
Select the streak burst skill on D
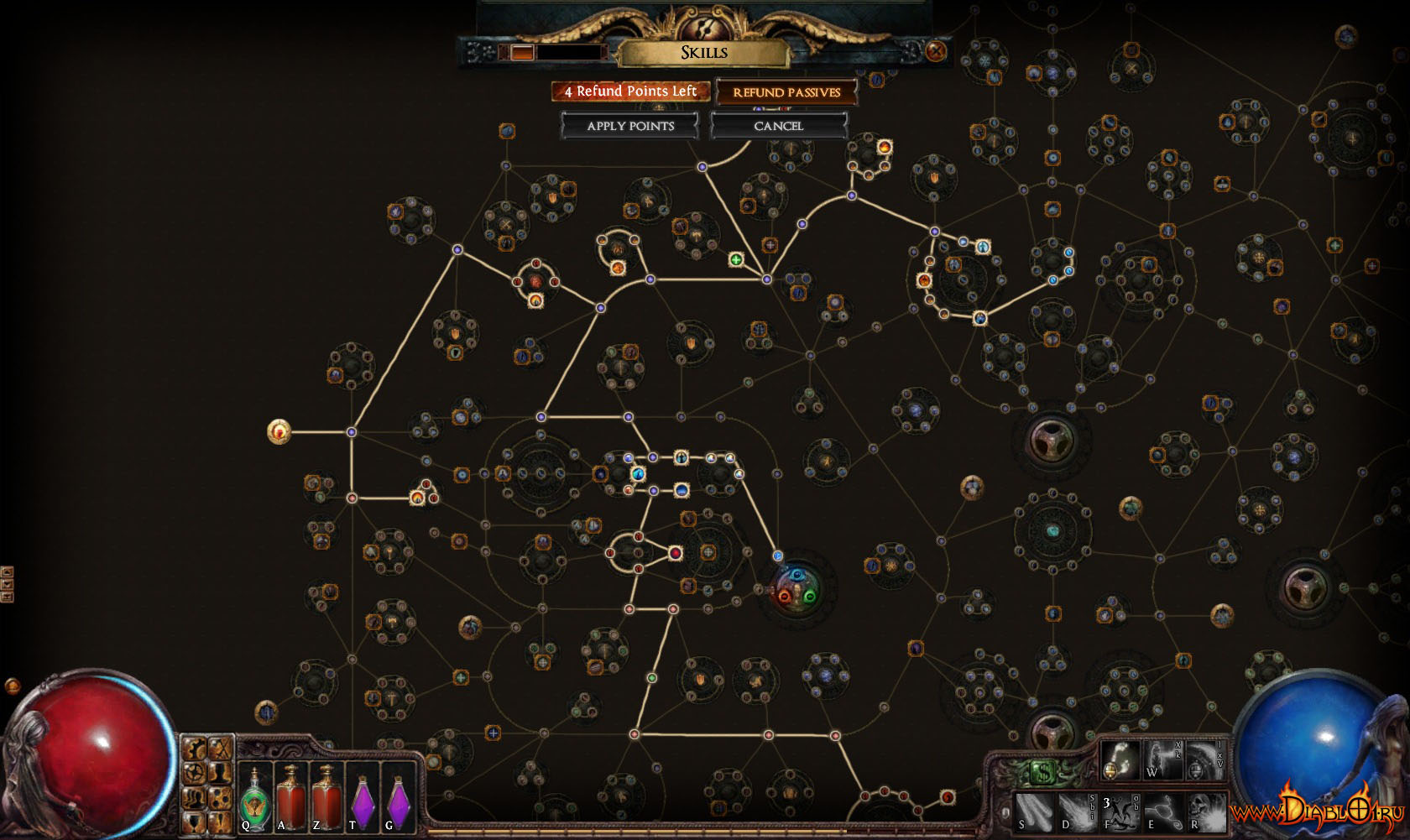tap(1076, 811)
